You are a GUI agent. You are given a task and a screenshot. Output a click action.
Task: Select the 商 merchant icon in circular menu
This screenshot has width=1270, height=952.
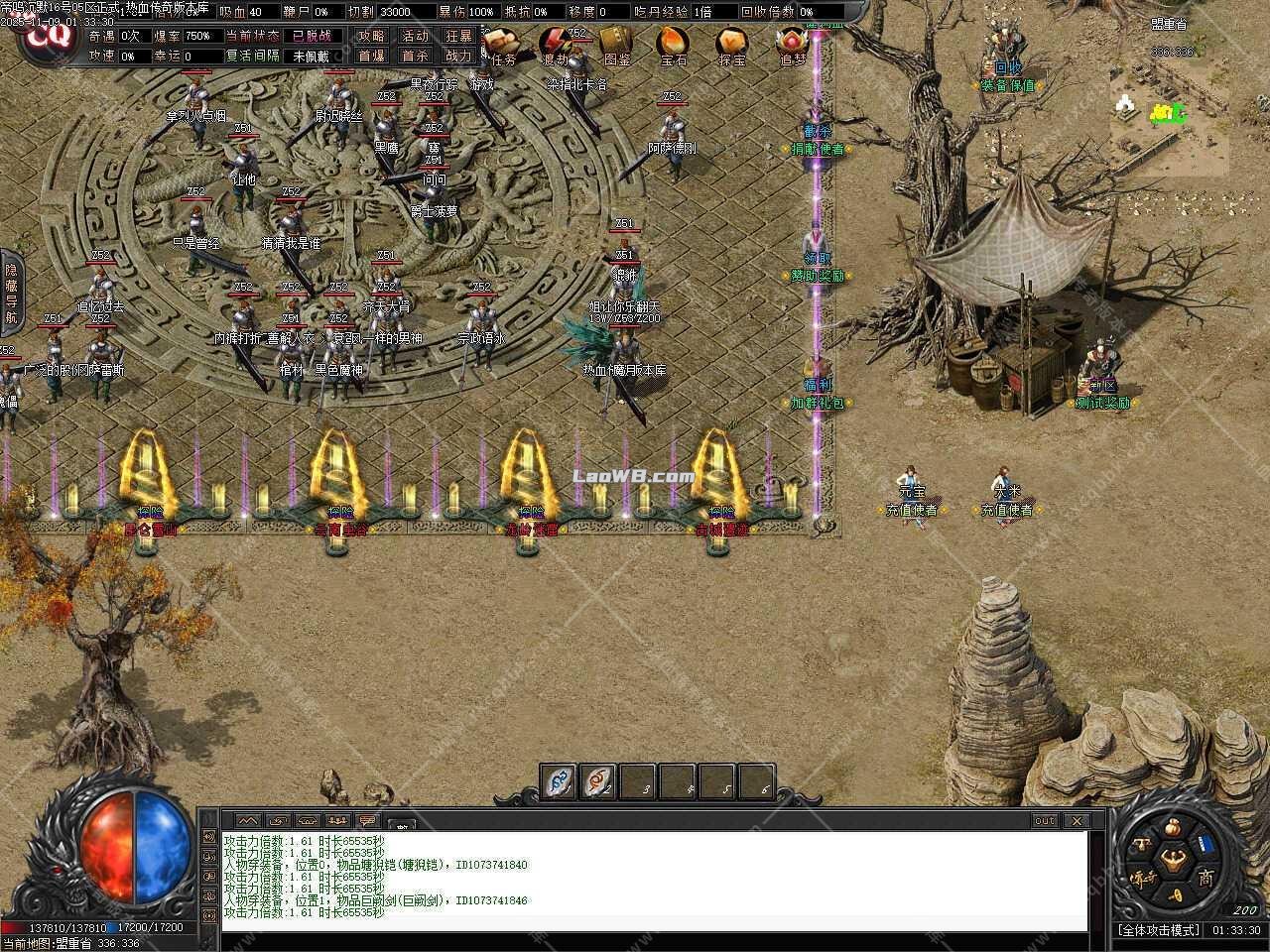point(1206,879)
